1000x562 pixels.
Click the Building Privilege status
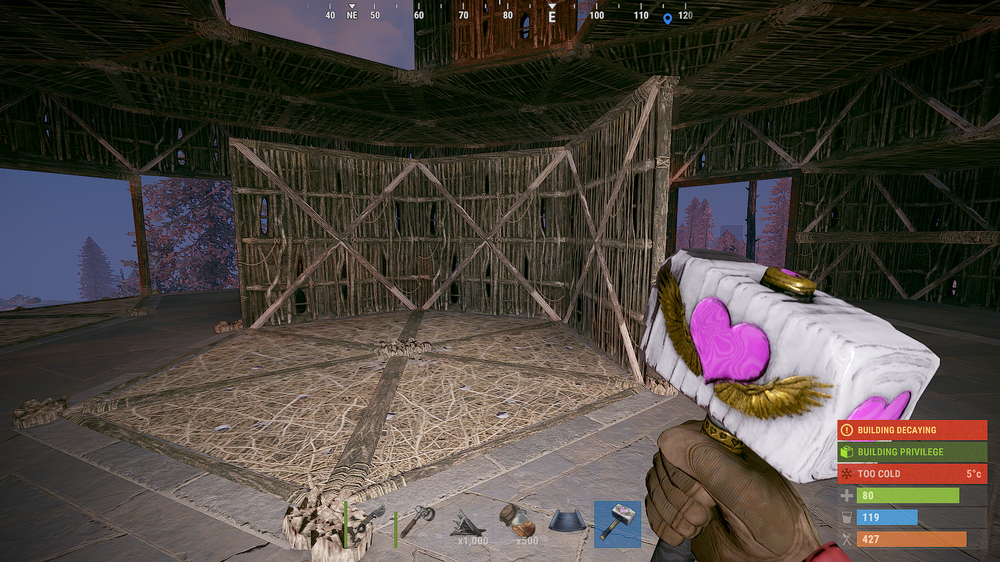911,452
